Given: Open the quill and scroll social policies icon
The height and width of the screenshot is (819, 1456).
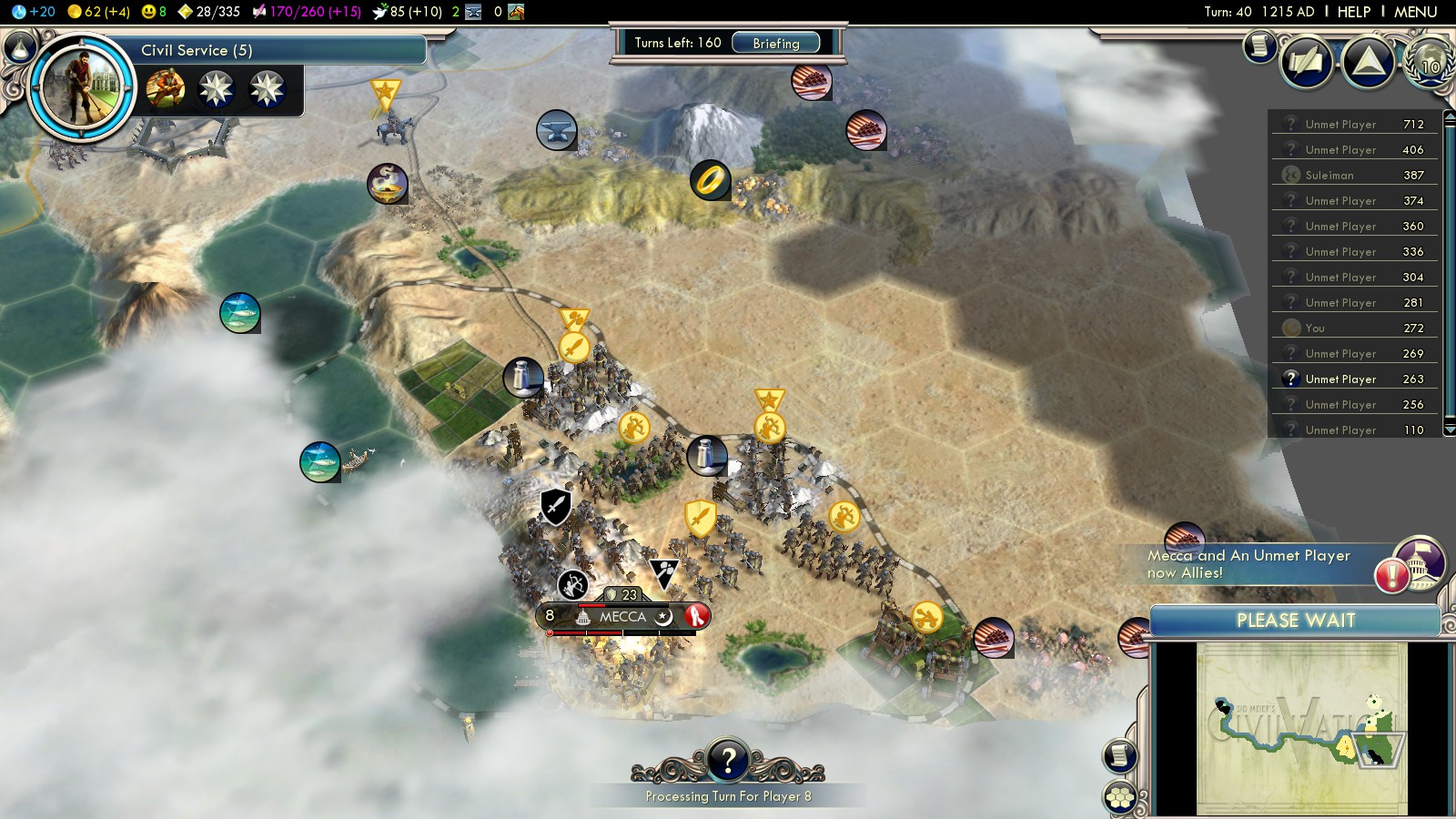Looking at the screenshot, I should click(1307, 63).
